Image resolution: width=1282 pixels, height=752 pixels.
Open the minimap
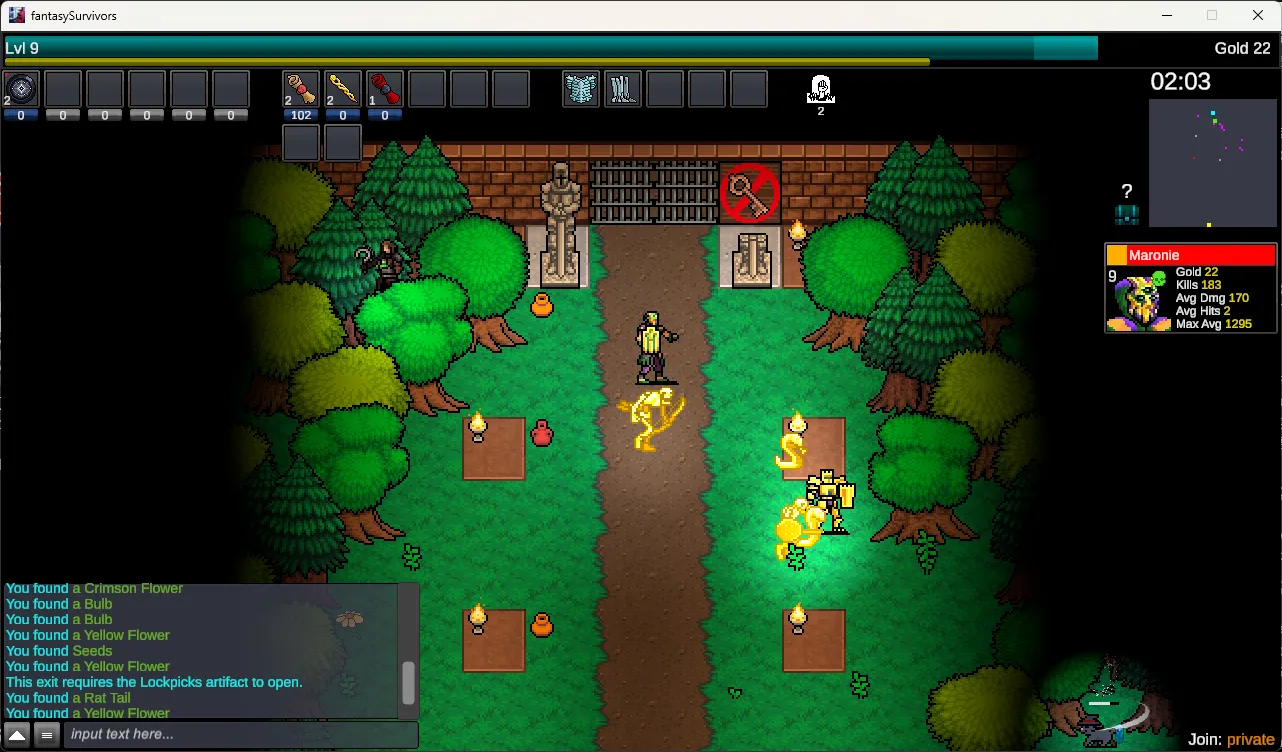pyautogui.click(x=1212, y=163)
